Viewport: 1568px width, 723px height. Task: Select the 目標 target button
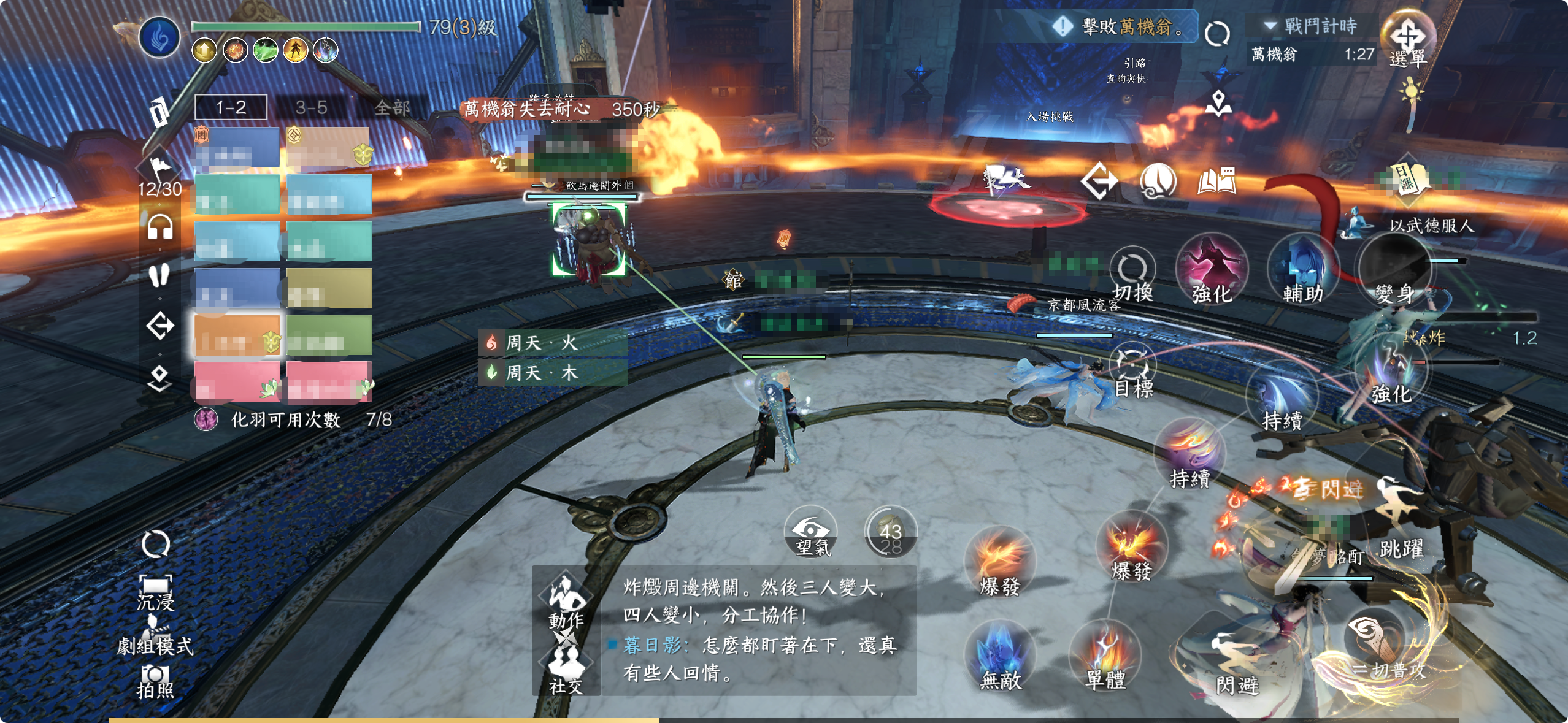click(1133, 371)
